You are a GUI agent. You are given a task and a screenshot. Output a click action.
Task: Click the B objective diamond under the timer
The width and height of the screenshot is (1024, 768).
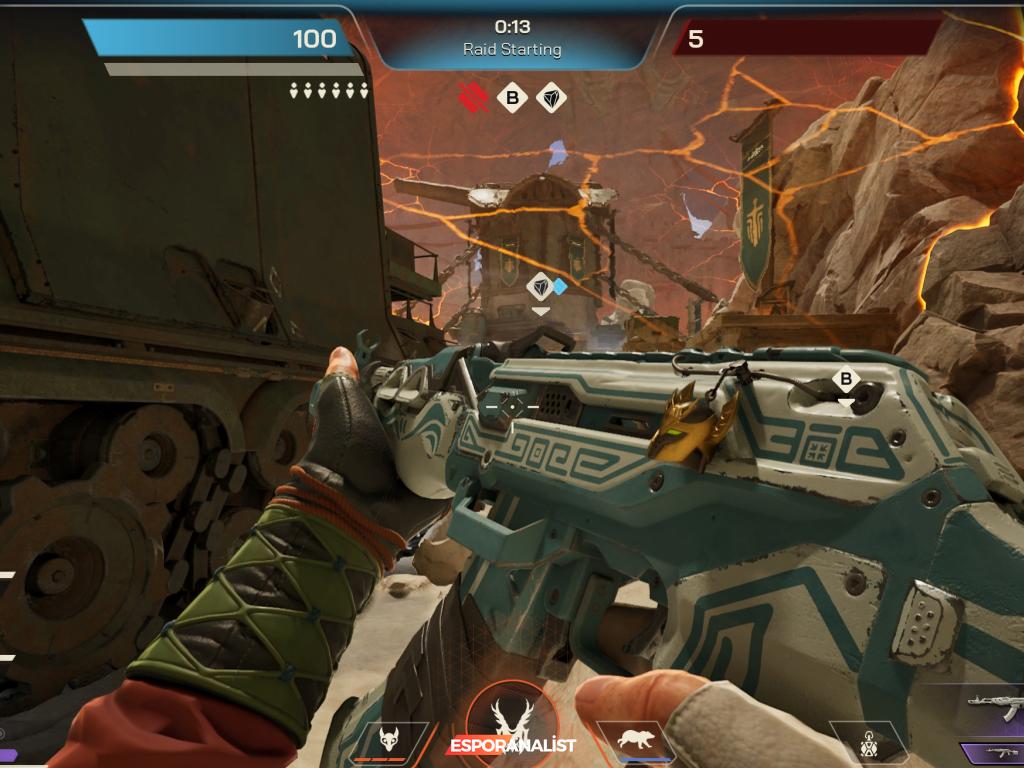(x=513, y=98)
